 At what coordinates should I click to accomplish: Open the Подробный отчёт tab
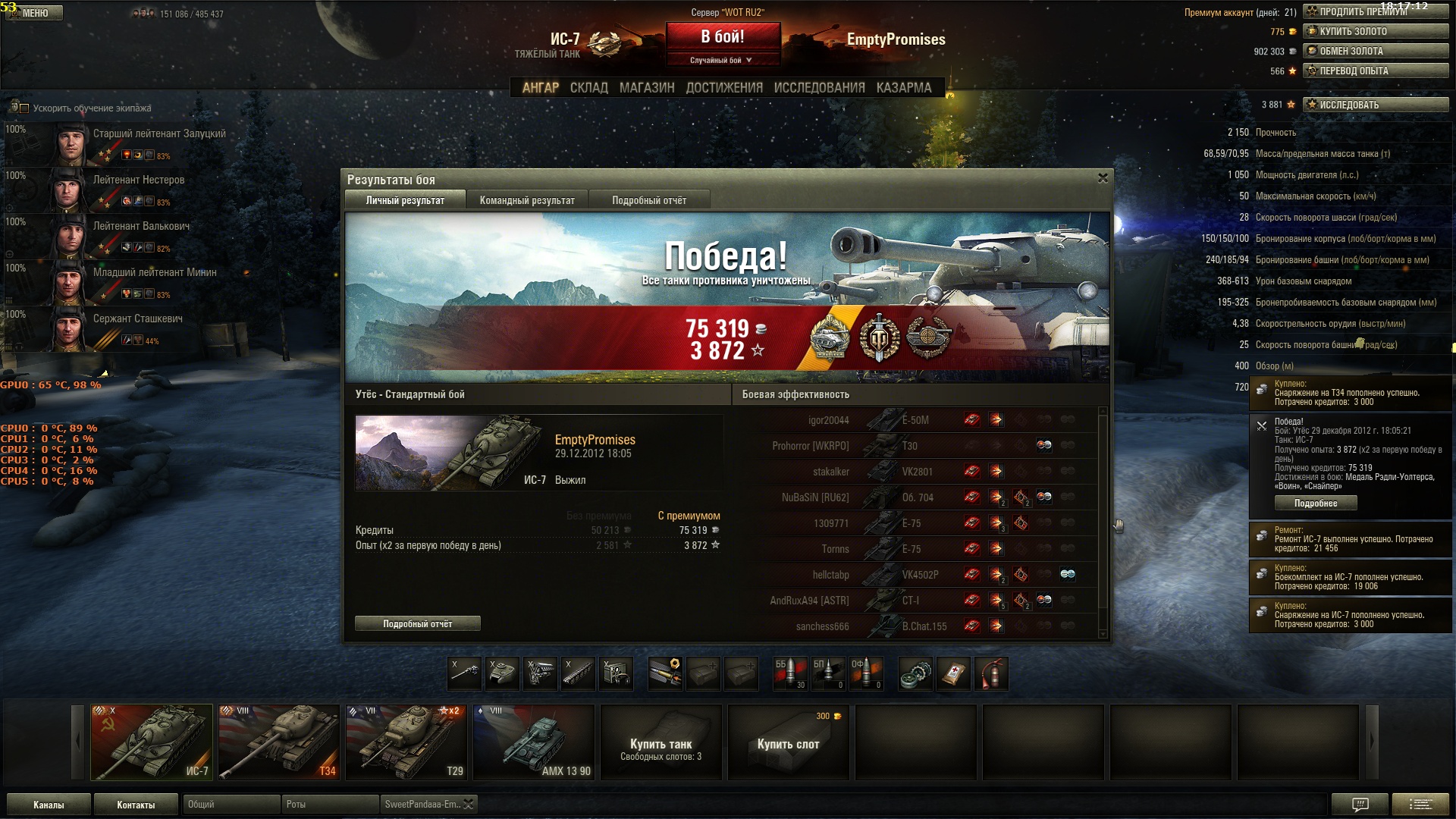(649, 200)
